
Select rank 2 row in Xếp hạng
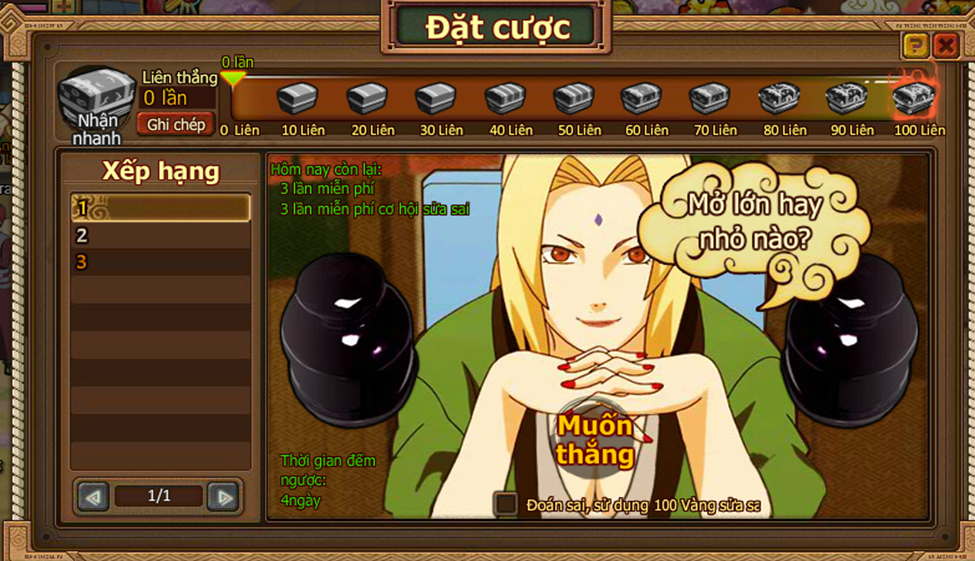point(160,236)
